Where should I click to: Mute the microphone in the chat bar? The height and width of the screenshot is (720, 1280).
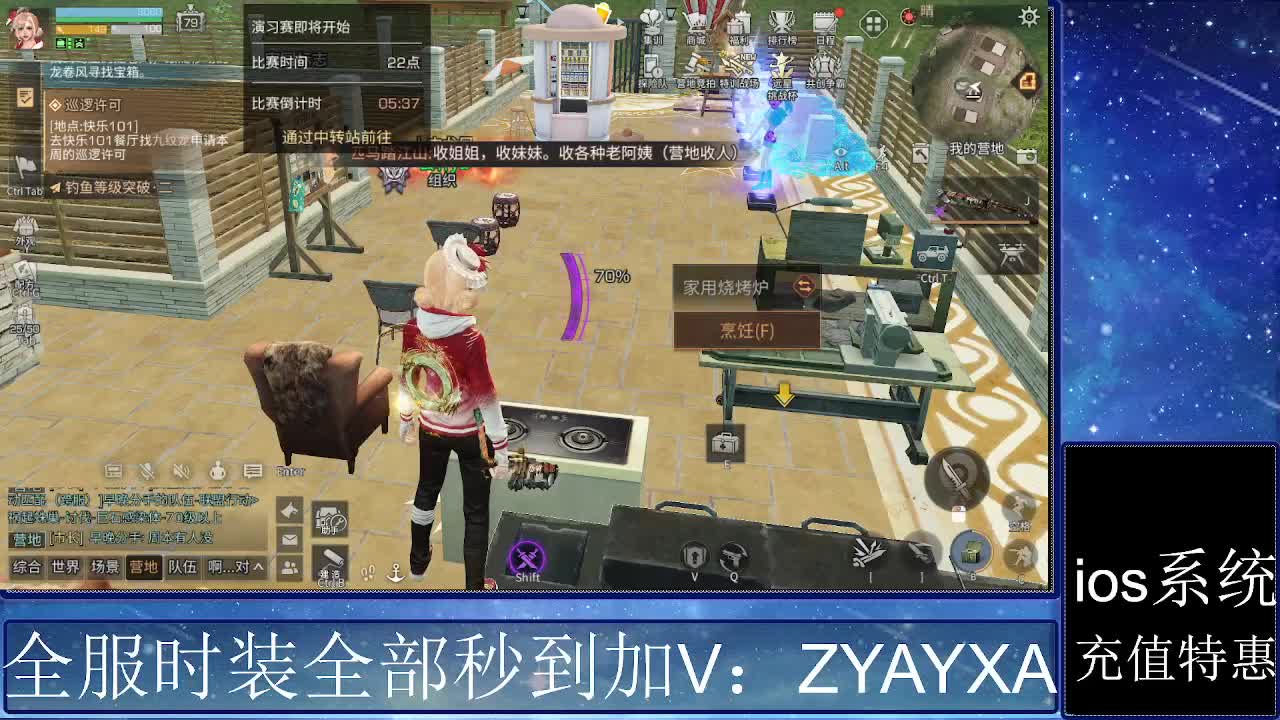coord(146,471)
